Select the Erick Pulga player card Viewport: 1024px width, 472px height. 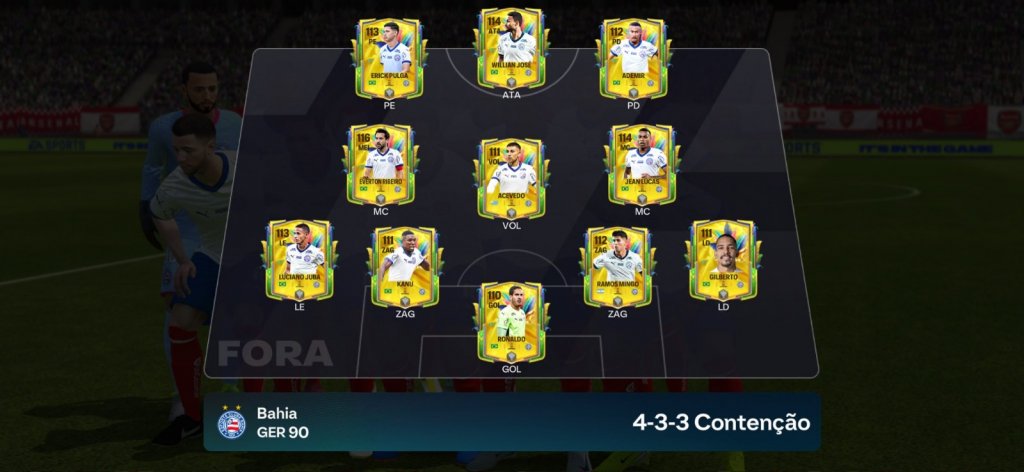pos(389,58)
